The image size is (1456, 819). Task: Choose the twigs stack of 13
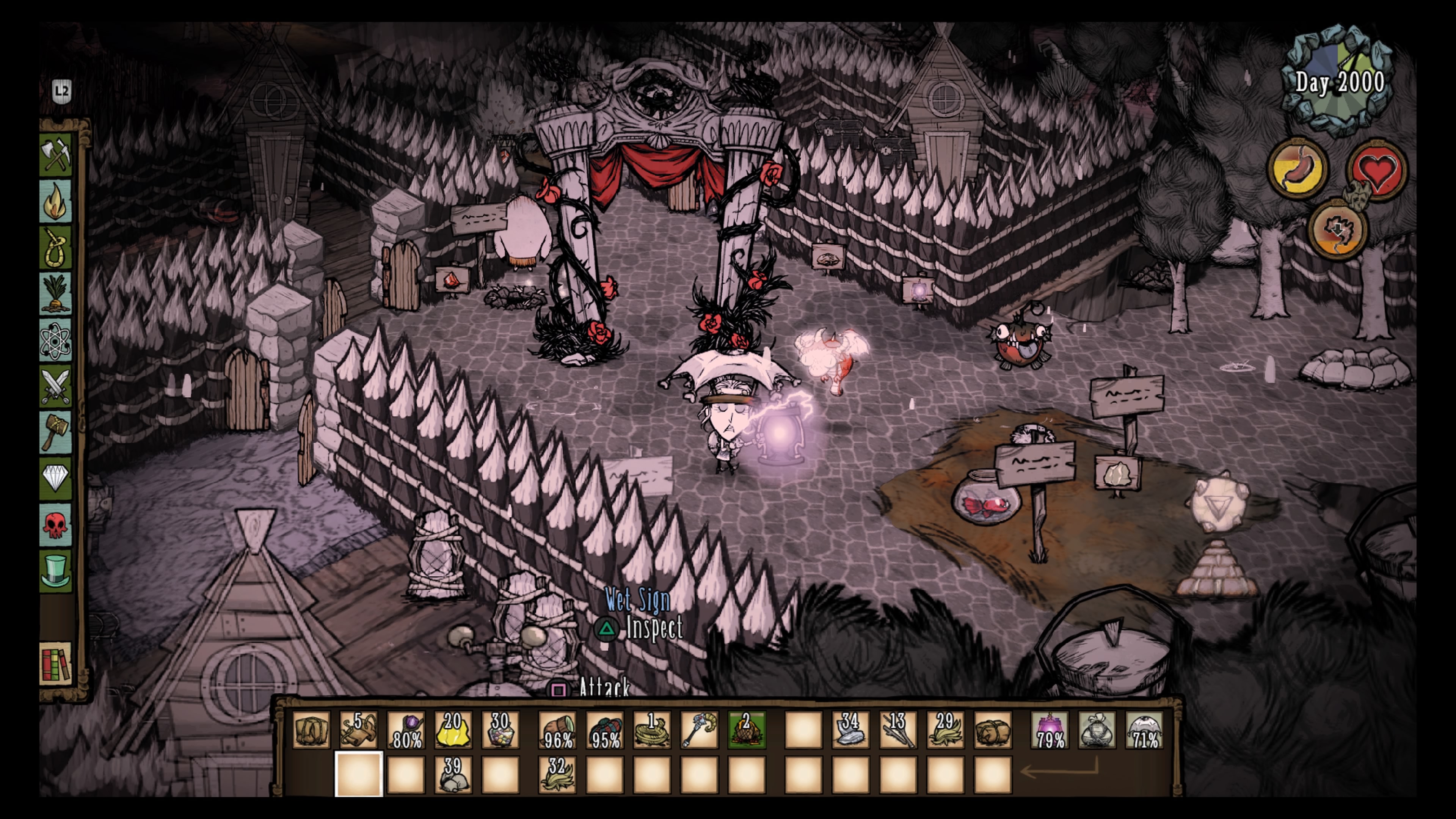click(x=897, y=730)
